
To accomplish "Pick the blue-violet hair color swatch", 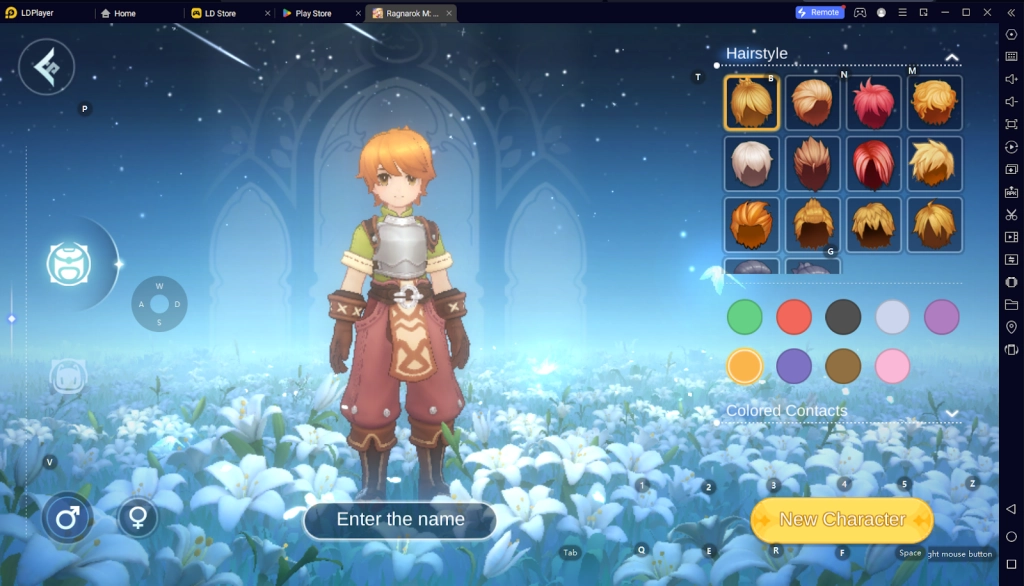I will (x=794, y=366).
